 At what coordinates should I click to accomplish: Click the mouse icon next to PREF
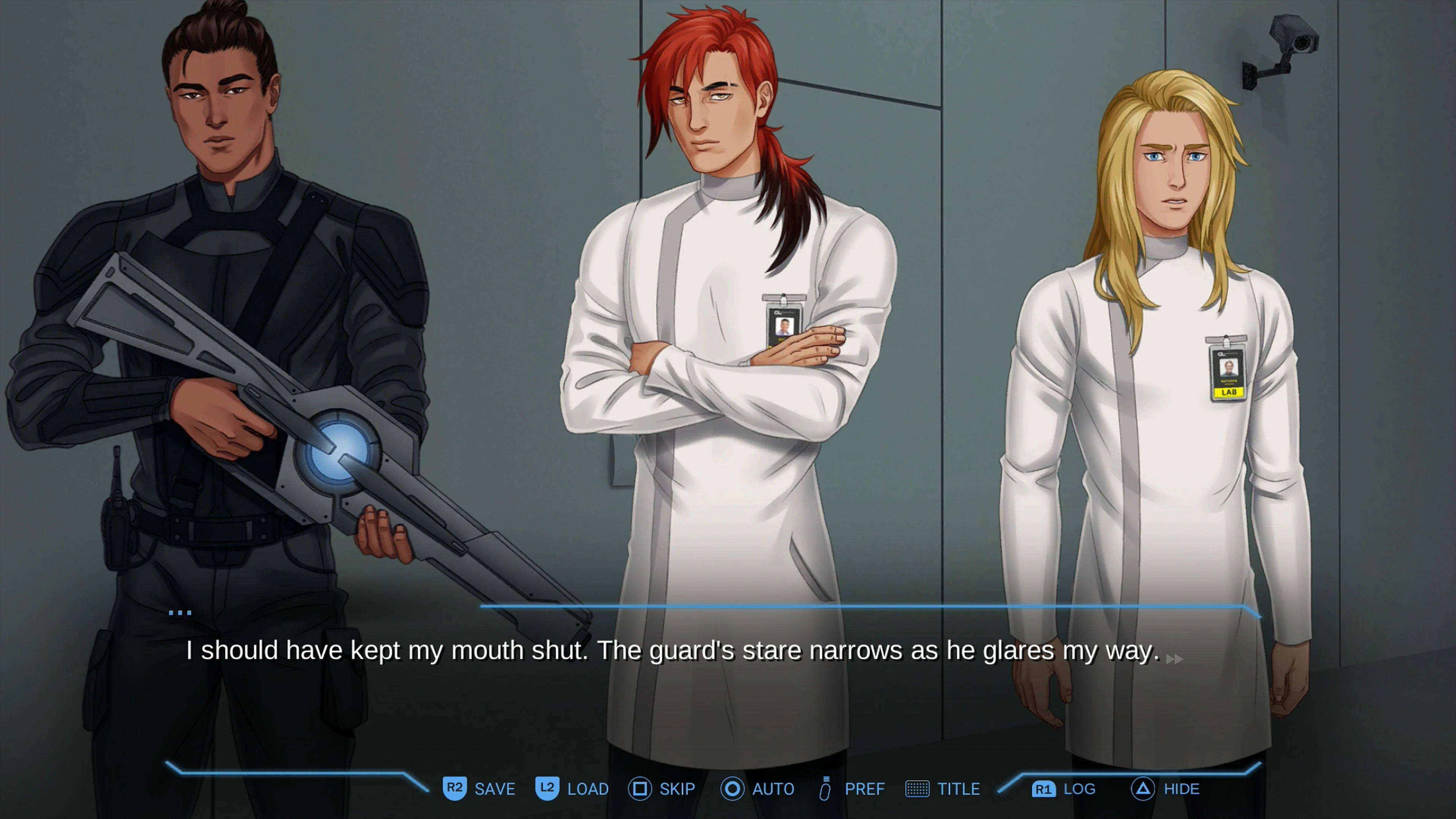(825, 789)
